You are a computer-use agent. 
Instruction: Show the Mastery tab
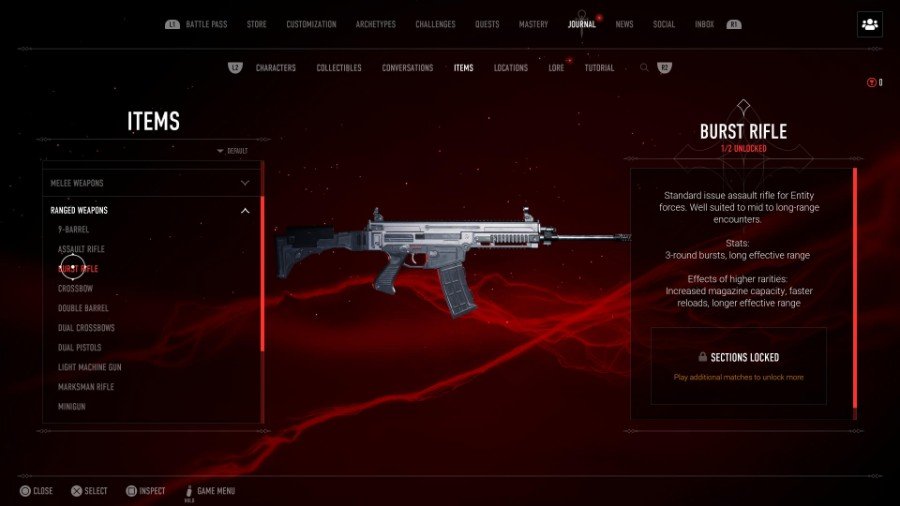pyautogui.click(x=533, y=24)
